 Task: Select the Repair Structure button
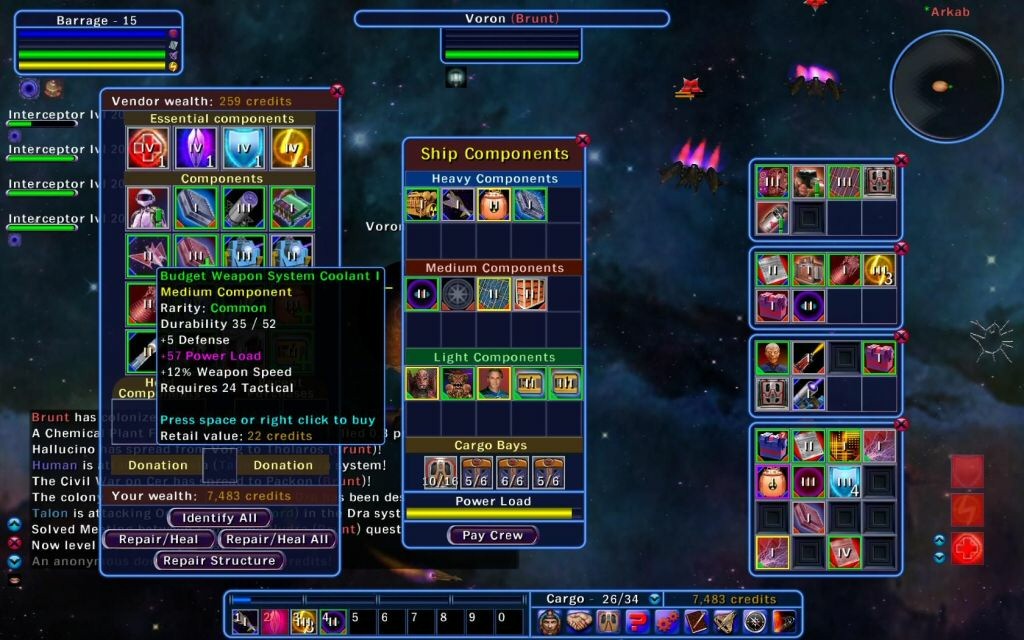point(219,561)
